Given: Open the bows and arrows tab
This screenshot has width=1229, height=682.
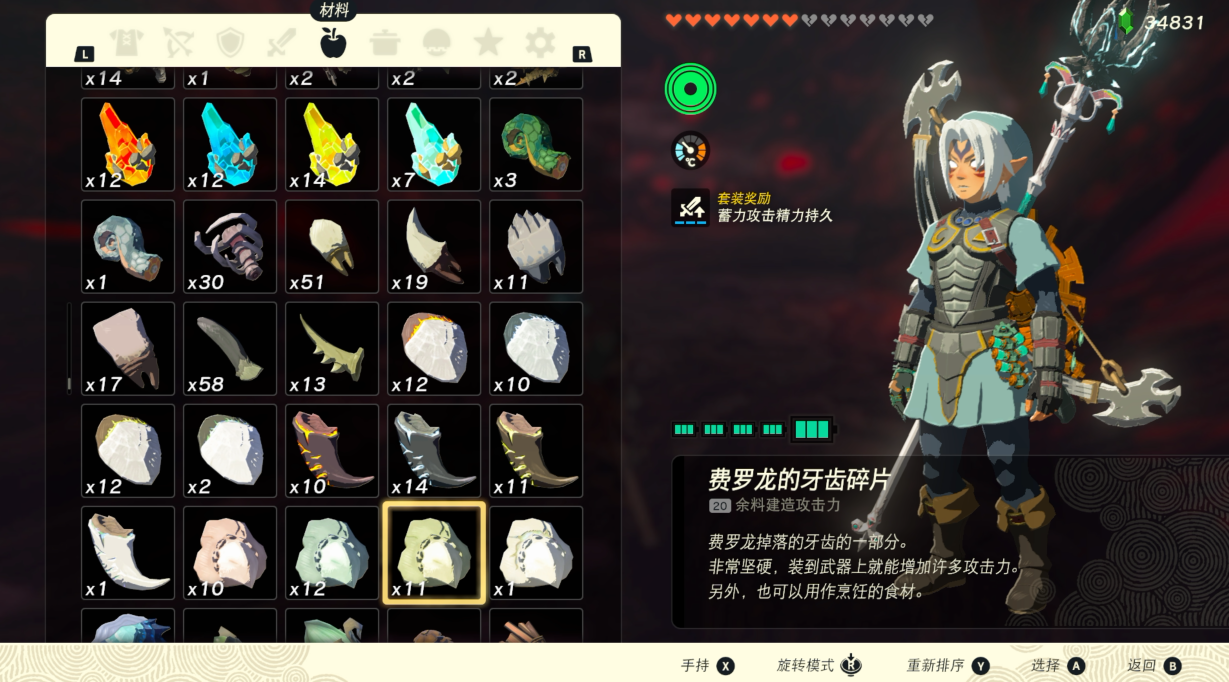Looking at the screenshot, I should (x=178, y=42).
